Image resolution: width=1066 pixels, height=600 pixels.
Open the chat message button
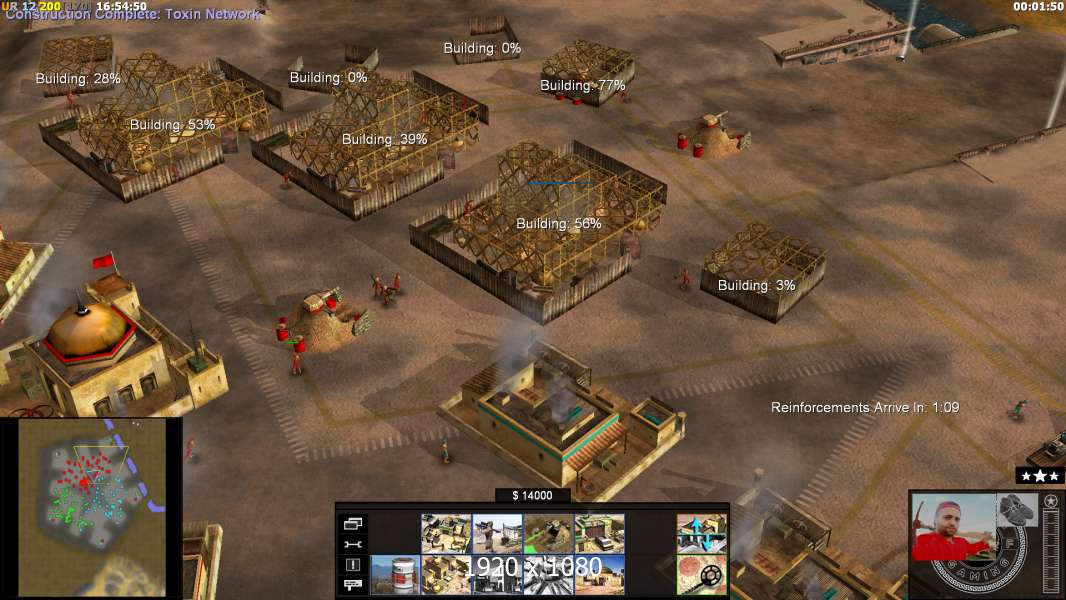coord(353,585)
